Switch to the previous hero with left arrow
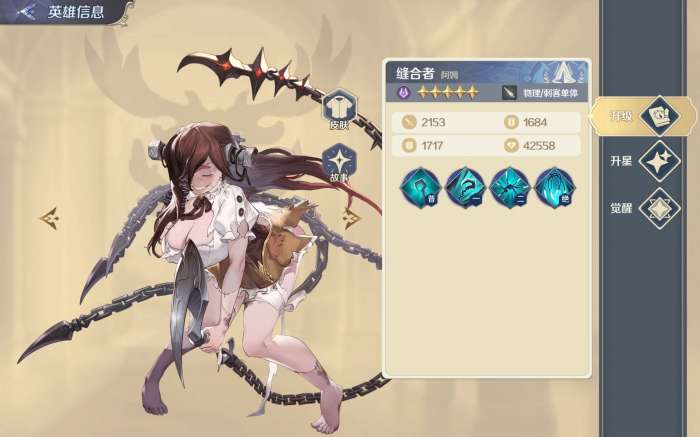 (48, 216)
